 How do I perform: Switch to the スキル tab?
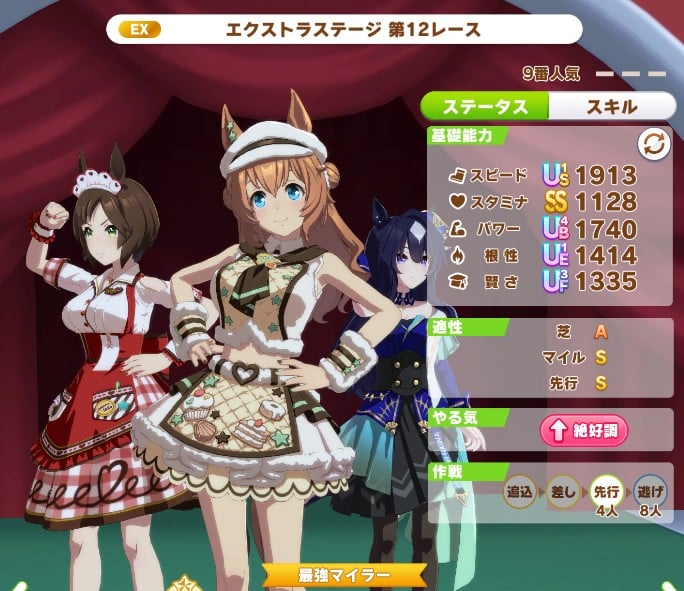[x=607, y=106]
